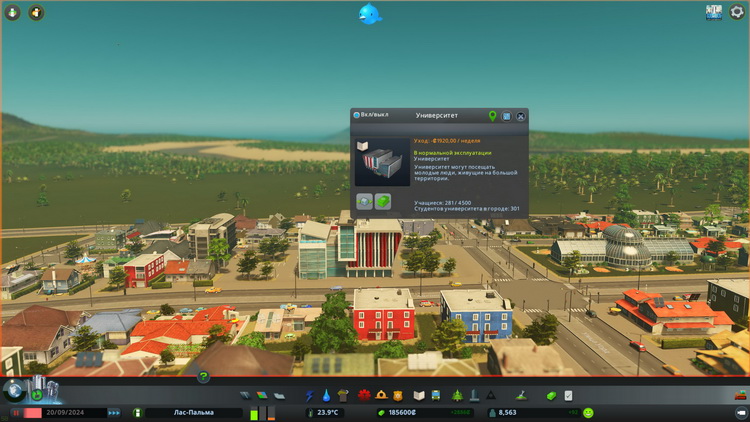750x422 pixels.
Task: Open the green happiness smiley panel
Action: pos(588,412)
